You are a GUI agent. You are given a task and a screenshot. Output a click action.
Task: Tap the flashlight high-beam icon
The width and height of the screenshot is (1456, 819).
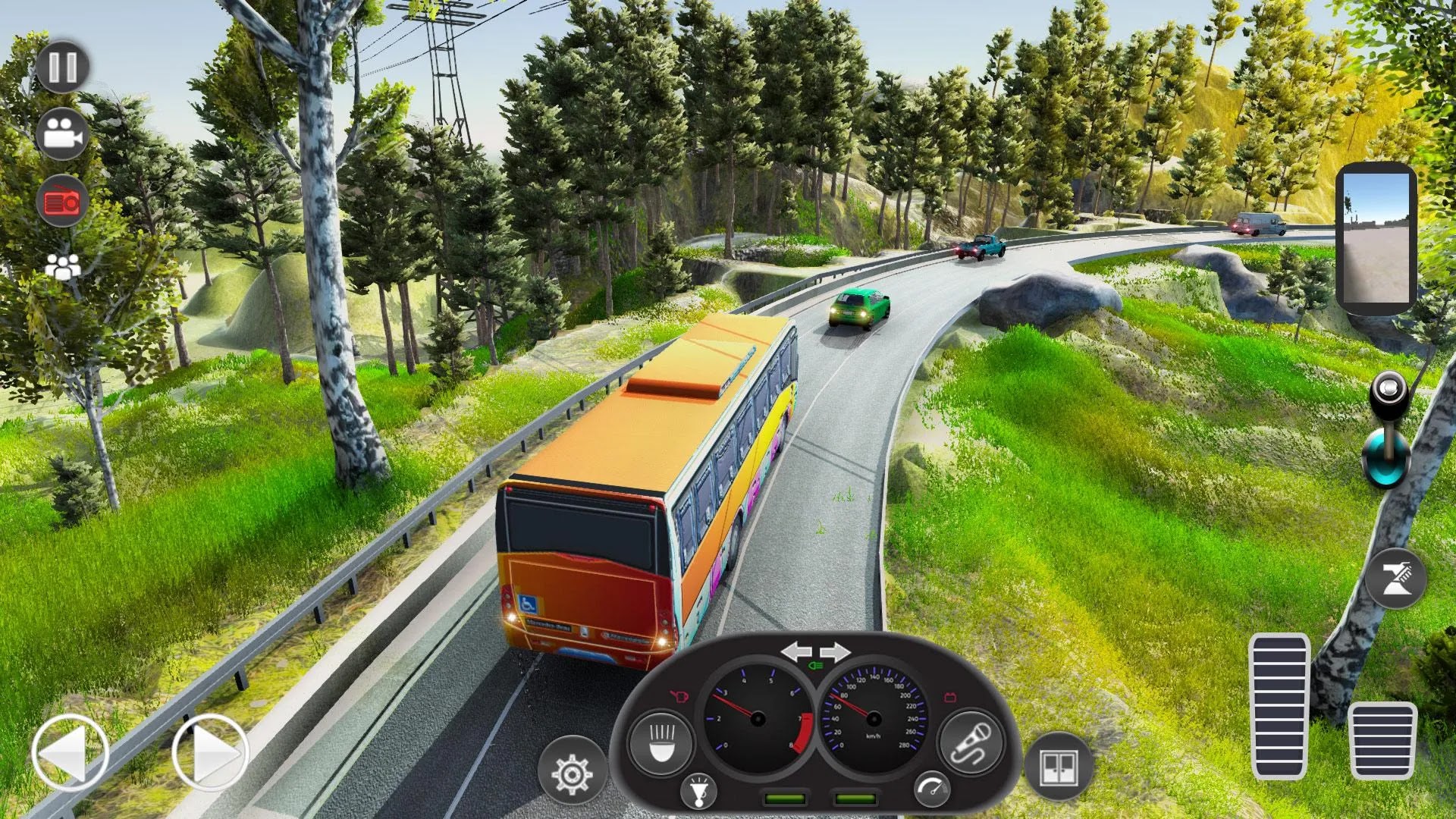(x=698, y=791)
